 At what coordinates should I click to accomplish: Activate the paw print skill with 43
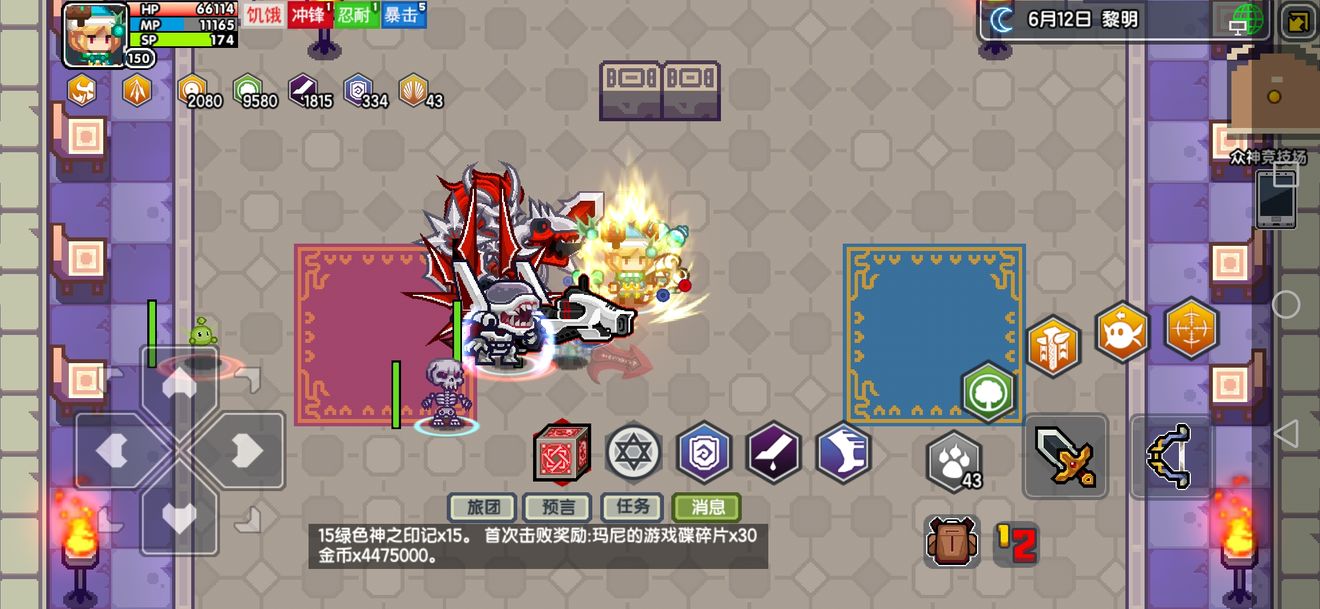click(x=954, y=461)
